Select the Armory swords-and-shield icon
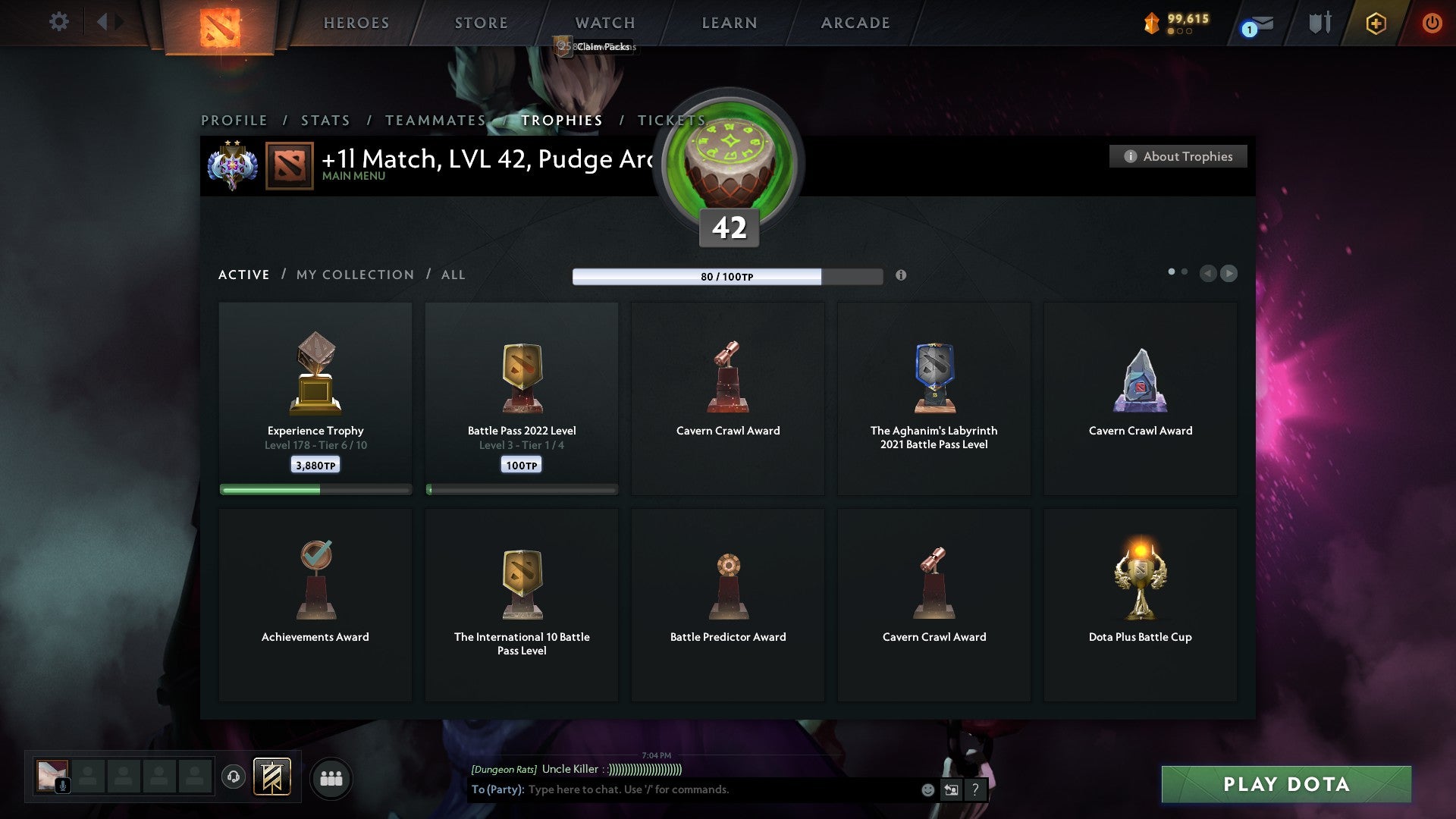Image resolution: width=1456 pixels, height=819 pixels. pos(1319,23)
